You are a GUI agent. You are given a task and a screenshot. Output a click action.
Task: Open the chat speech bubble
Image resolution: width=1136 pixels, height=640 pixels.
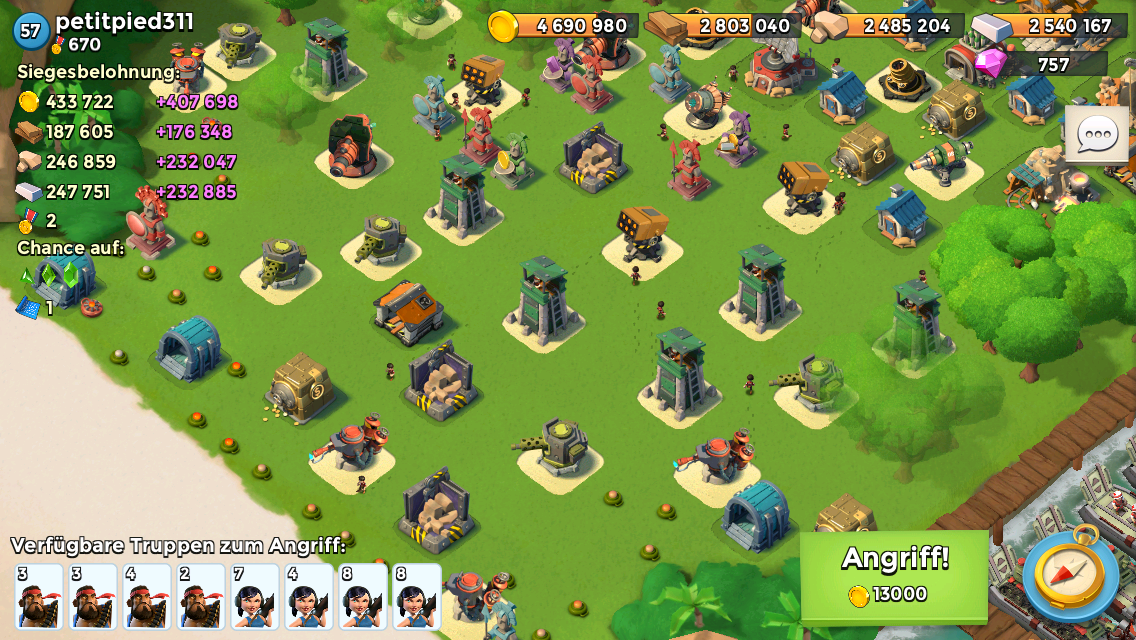pos(1096,135)
